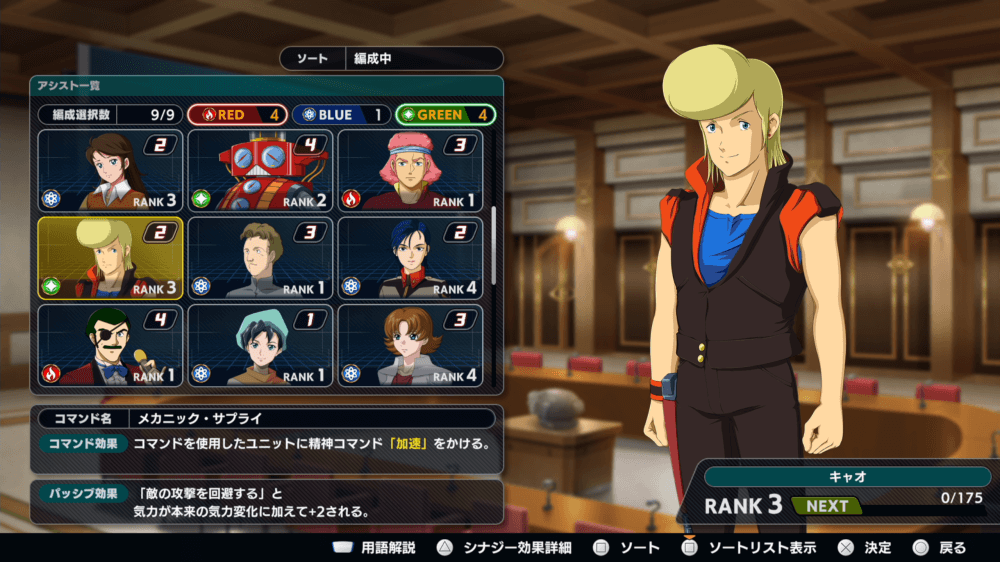Choose the red robot assist card
Image resolution: width=1000 pixels, height=562 pixels.
click(x=260, y=170)
